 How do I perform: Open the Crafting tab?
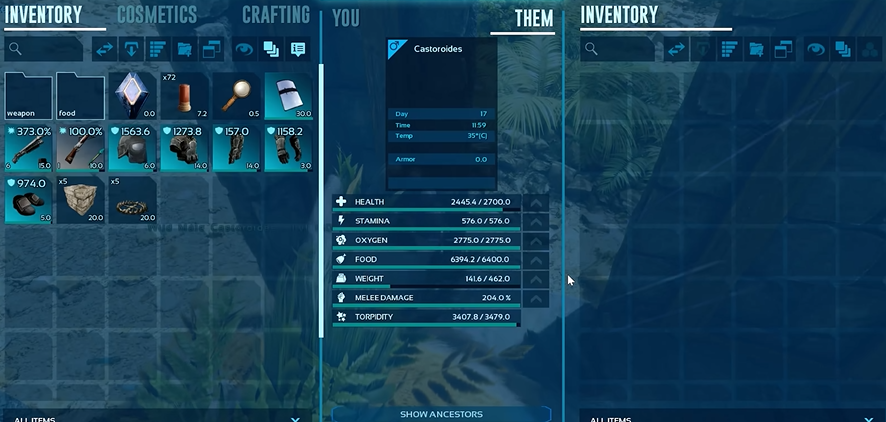coord(276,15)
